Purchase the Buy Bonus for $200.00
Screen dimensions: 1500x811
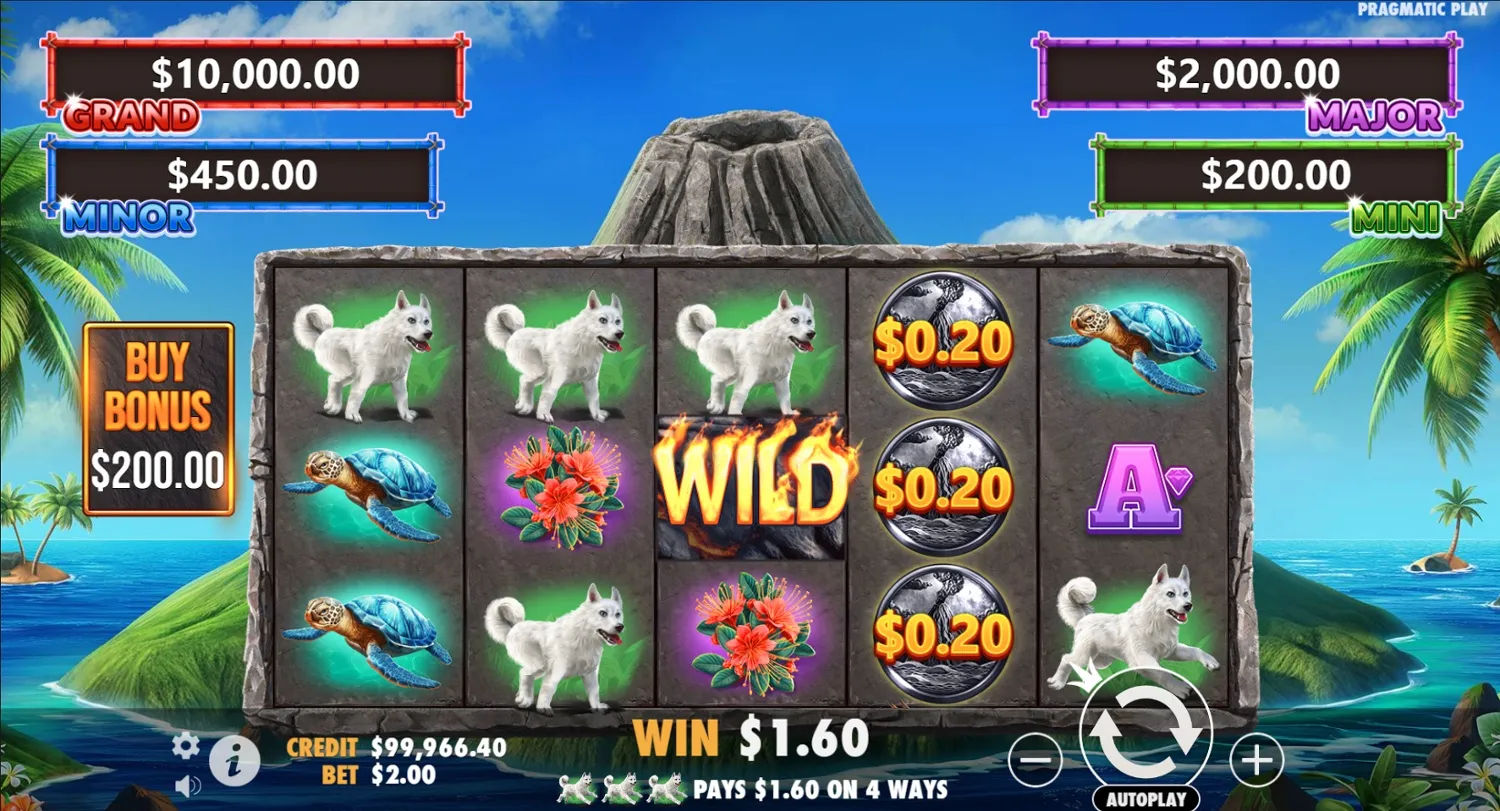(160, 415)
